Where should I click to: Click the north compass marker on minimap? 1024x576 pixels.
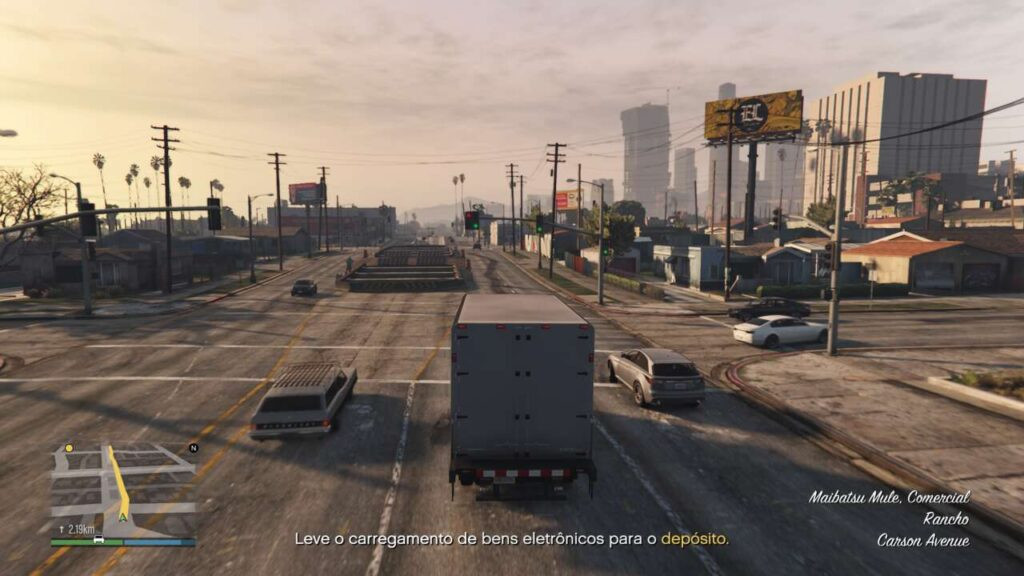coord(193,448)
